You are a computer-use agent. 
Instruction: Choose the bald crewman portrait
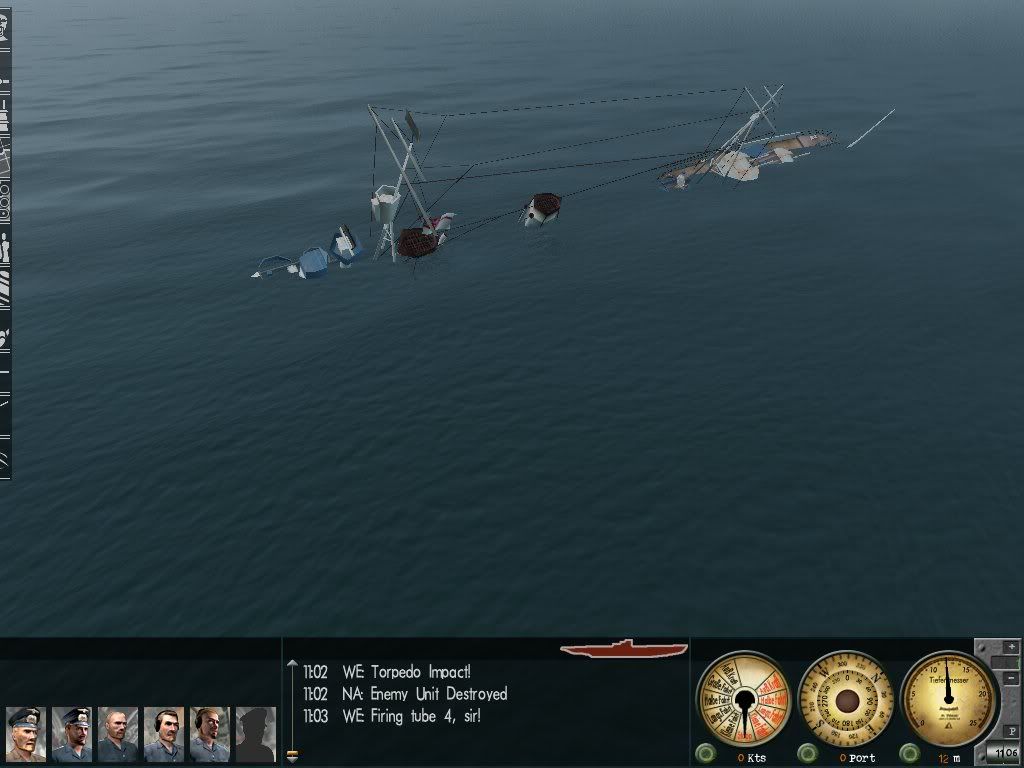[117, 734]
